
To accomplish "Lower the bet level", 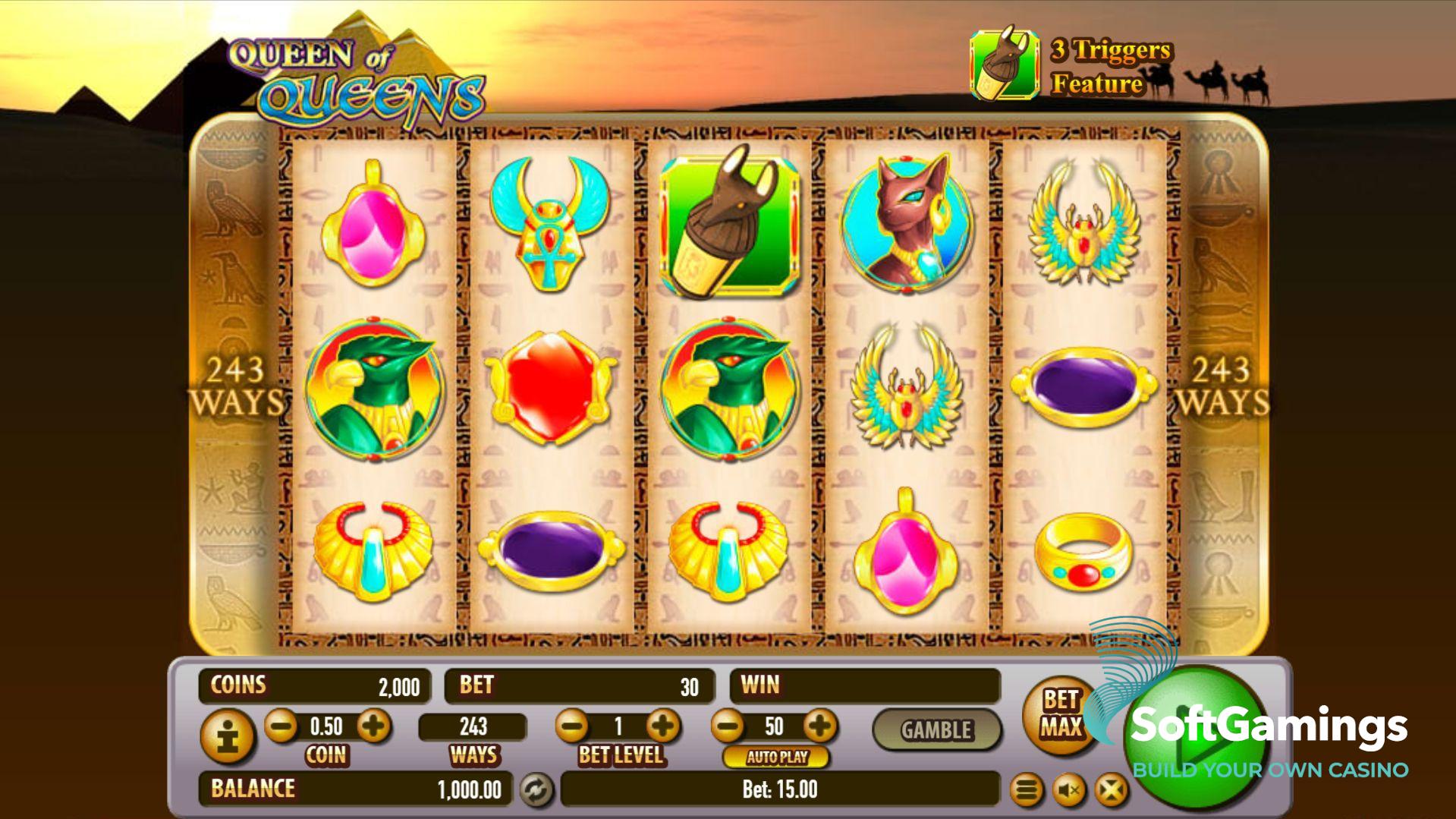I will tap(572, 726).
